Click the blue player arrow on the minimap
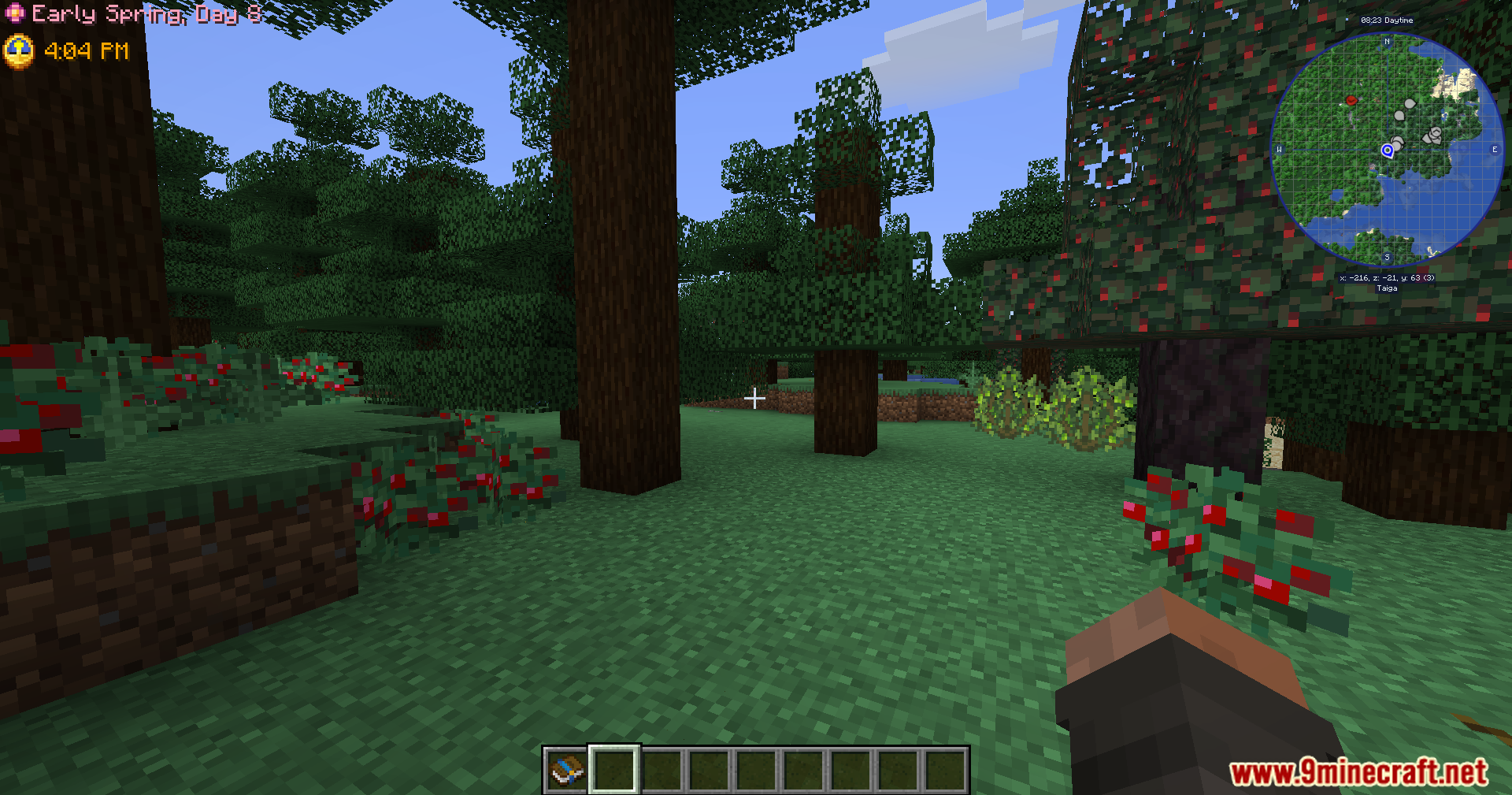The width and height of the screenshot is (1512, 795). (1386, 150)
